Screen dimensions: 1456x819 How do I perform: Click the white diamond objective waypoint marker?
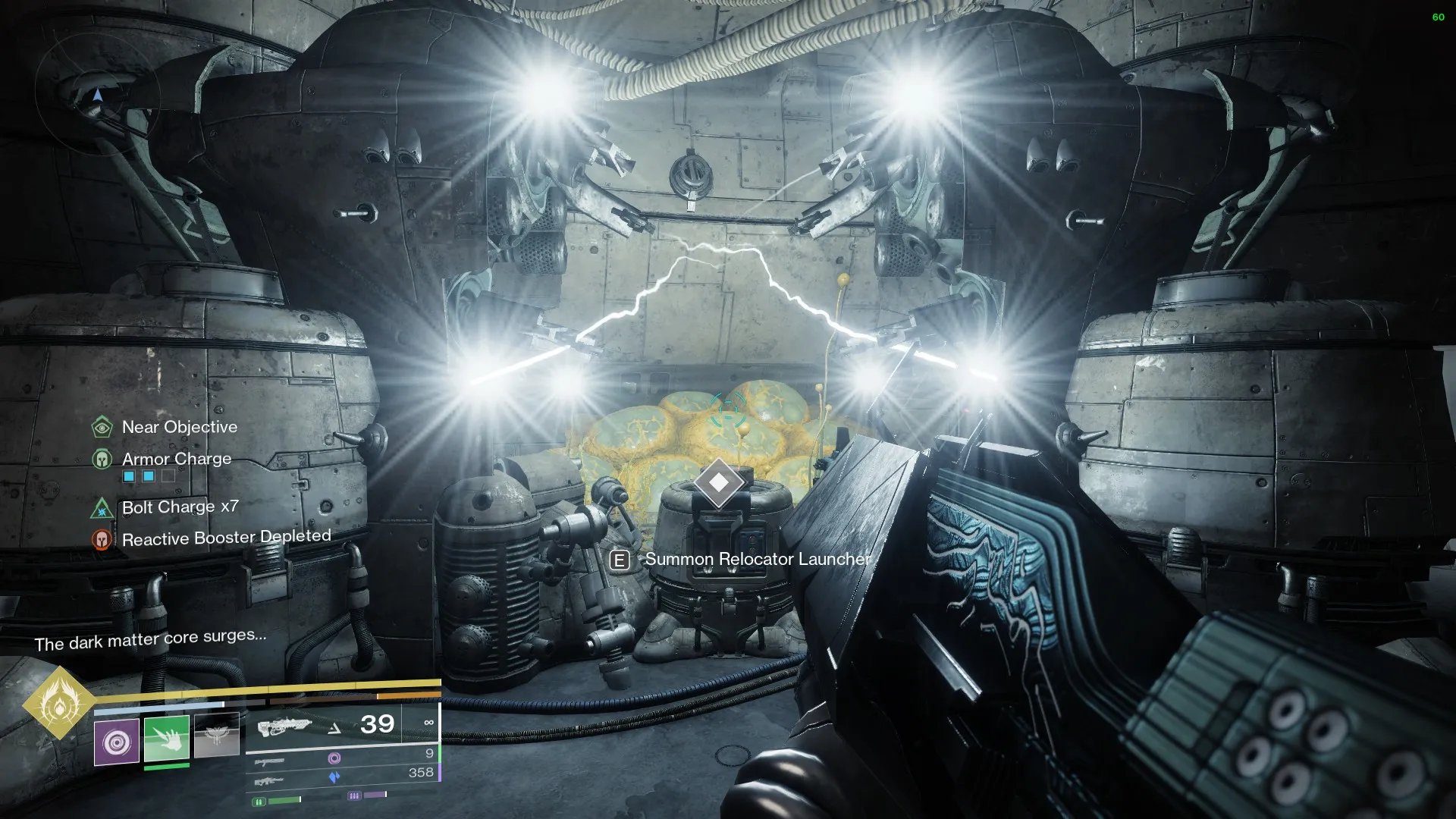(x=719, y=482)
